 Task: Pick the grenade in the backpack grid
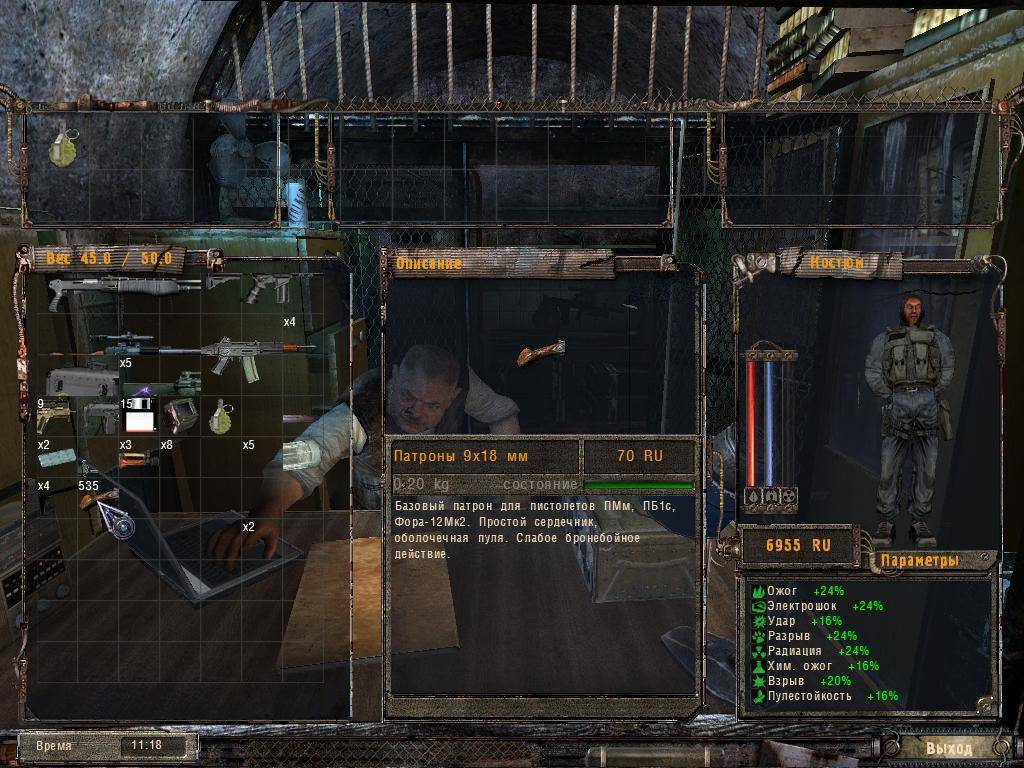(x=219, y=417)
